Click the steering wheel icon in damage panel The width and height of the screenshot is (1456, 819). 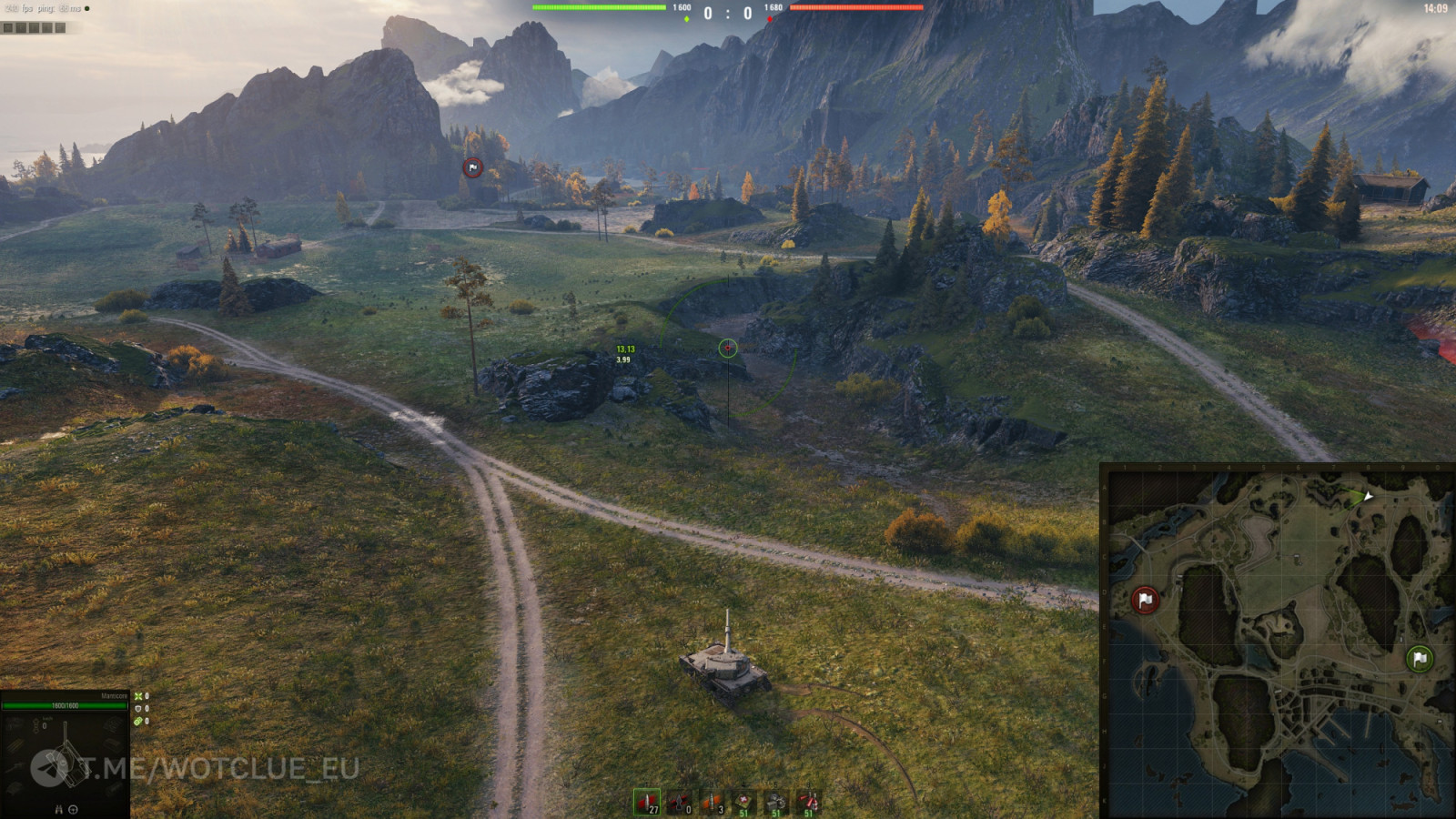(x=73, y=809)
